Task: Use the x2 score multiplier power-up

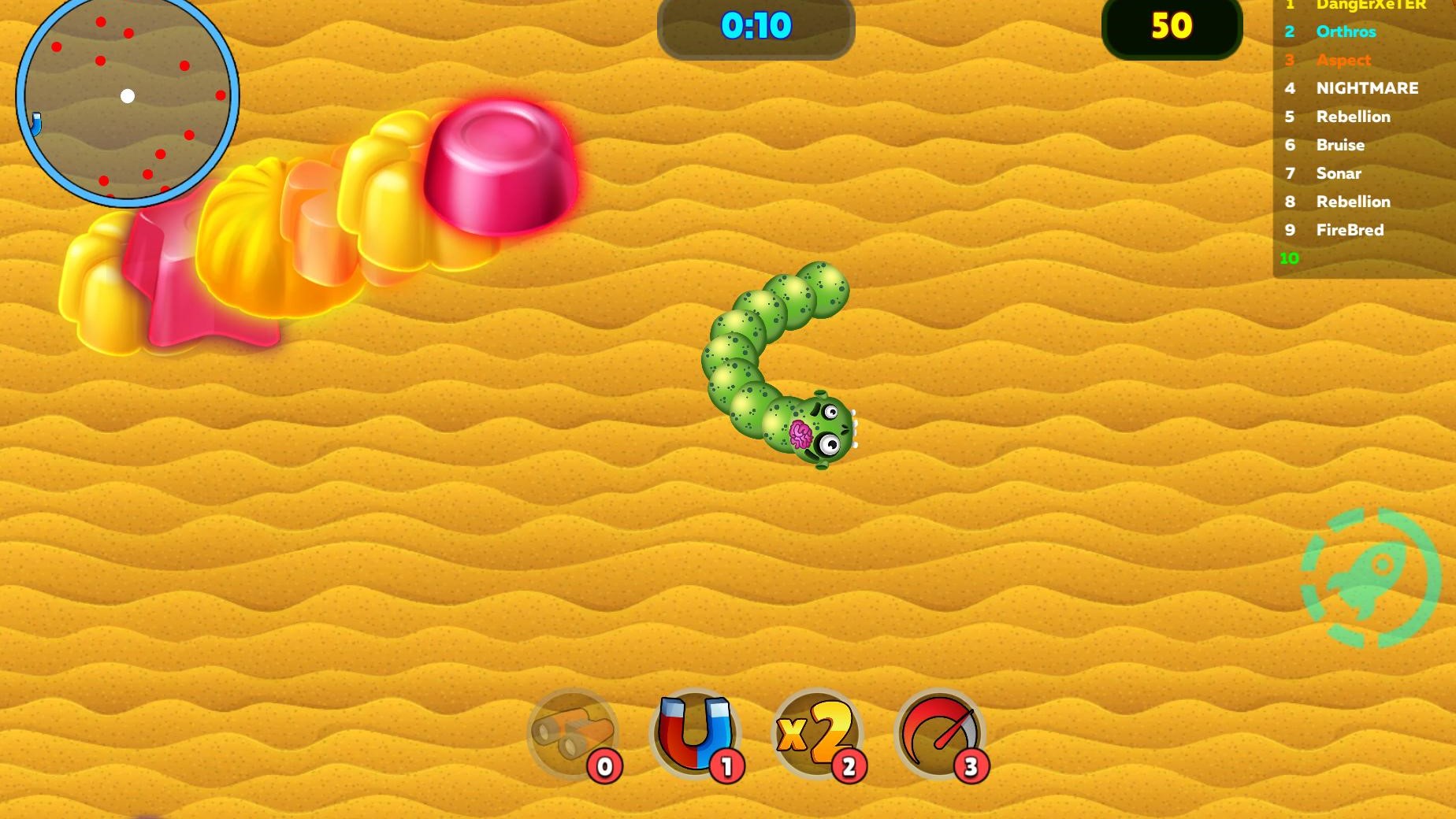Action: coord(818,734)
